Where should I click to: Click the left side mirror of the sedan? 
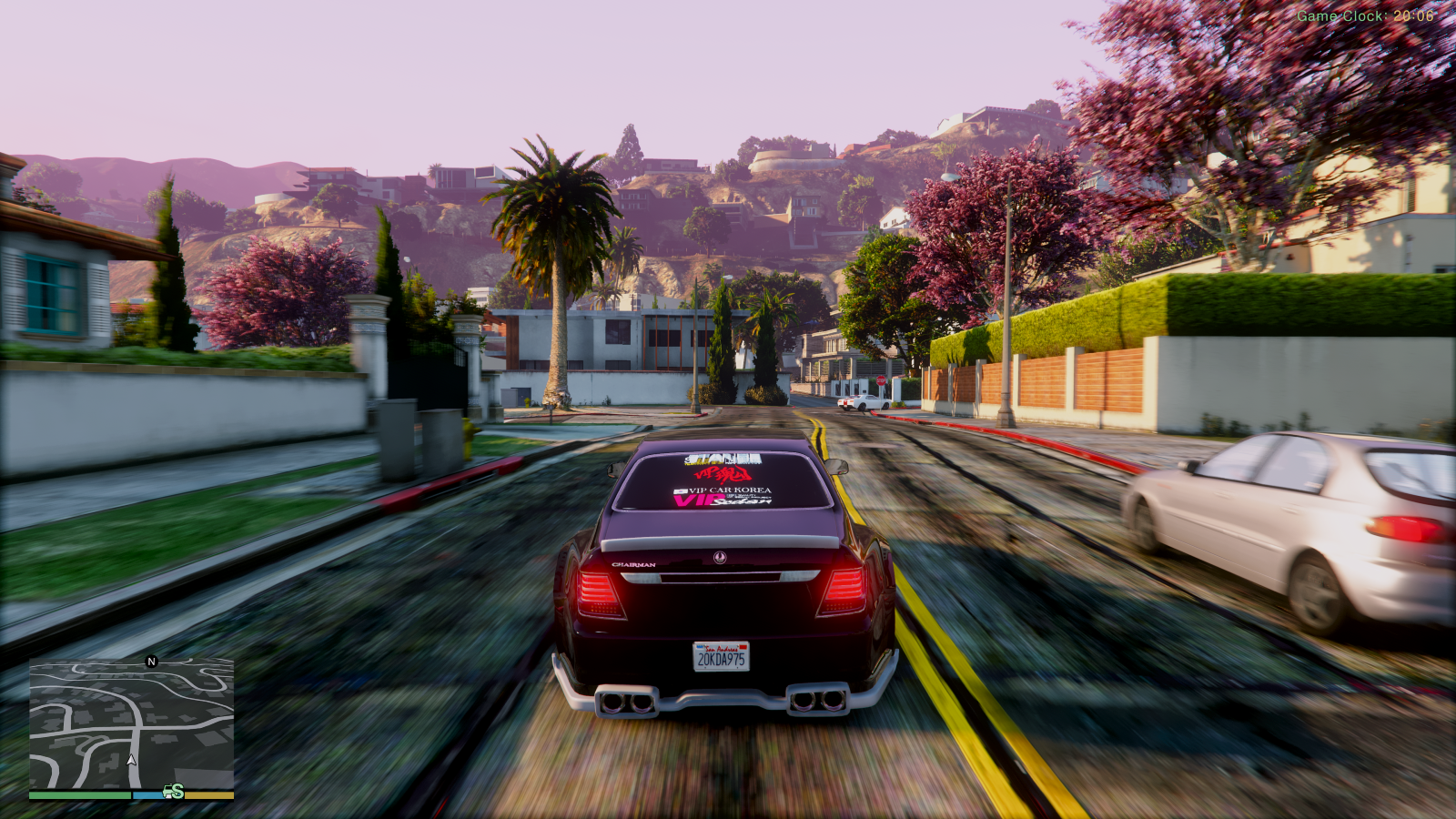coord(614,469)
